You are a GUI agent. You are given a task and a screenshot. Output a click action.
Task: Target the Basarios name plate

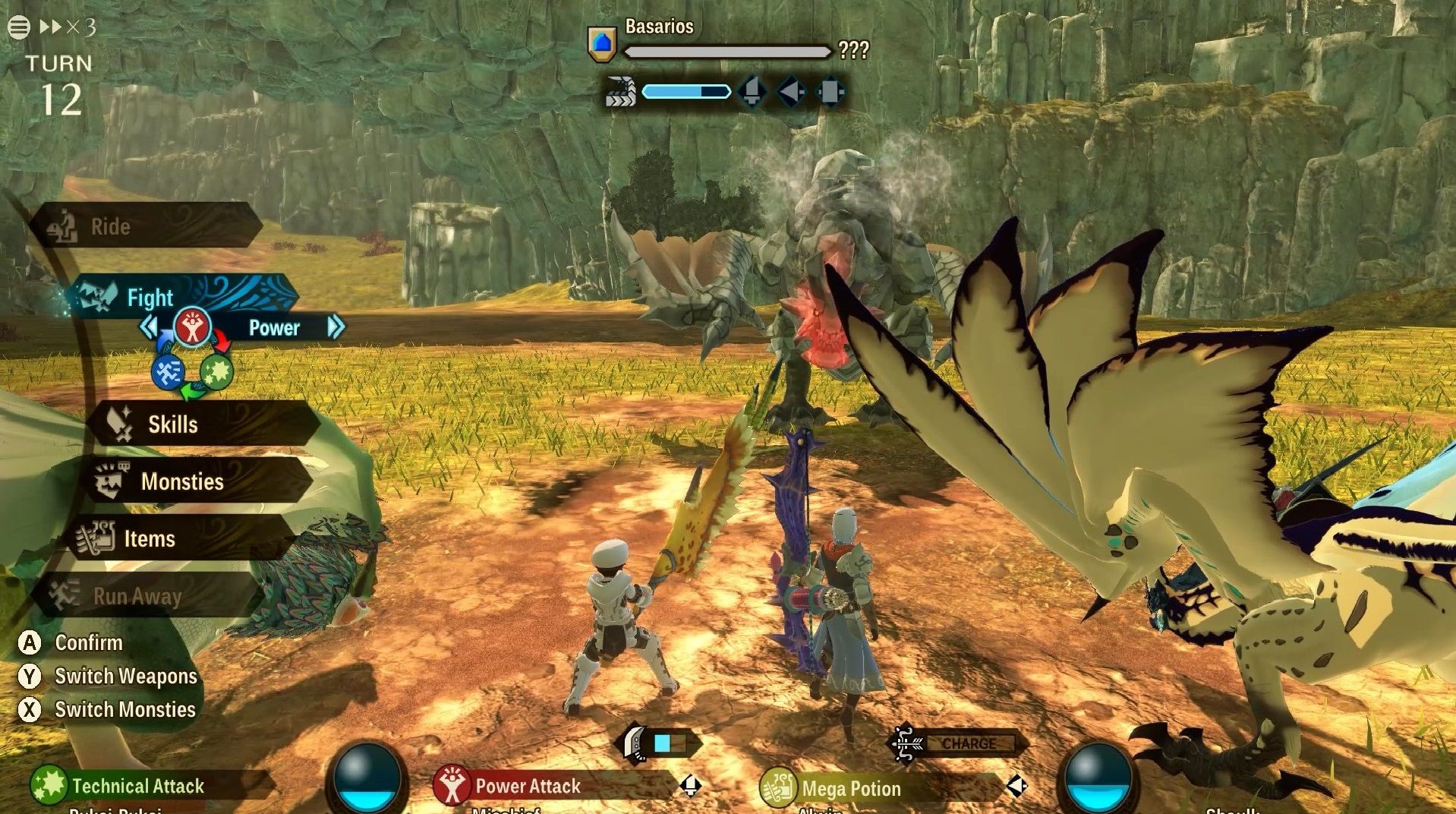[658, 27]
